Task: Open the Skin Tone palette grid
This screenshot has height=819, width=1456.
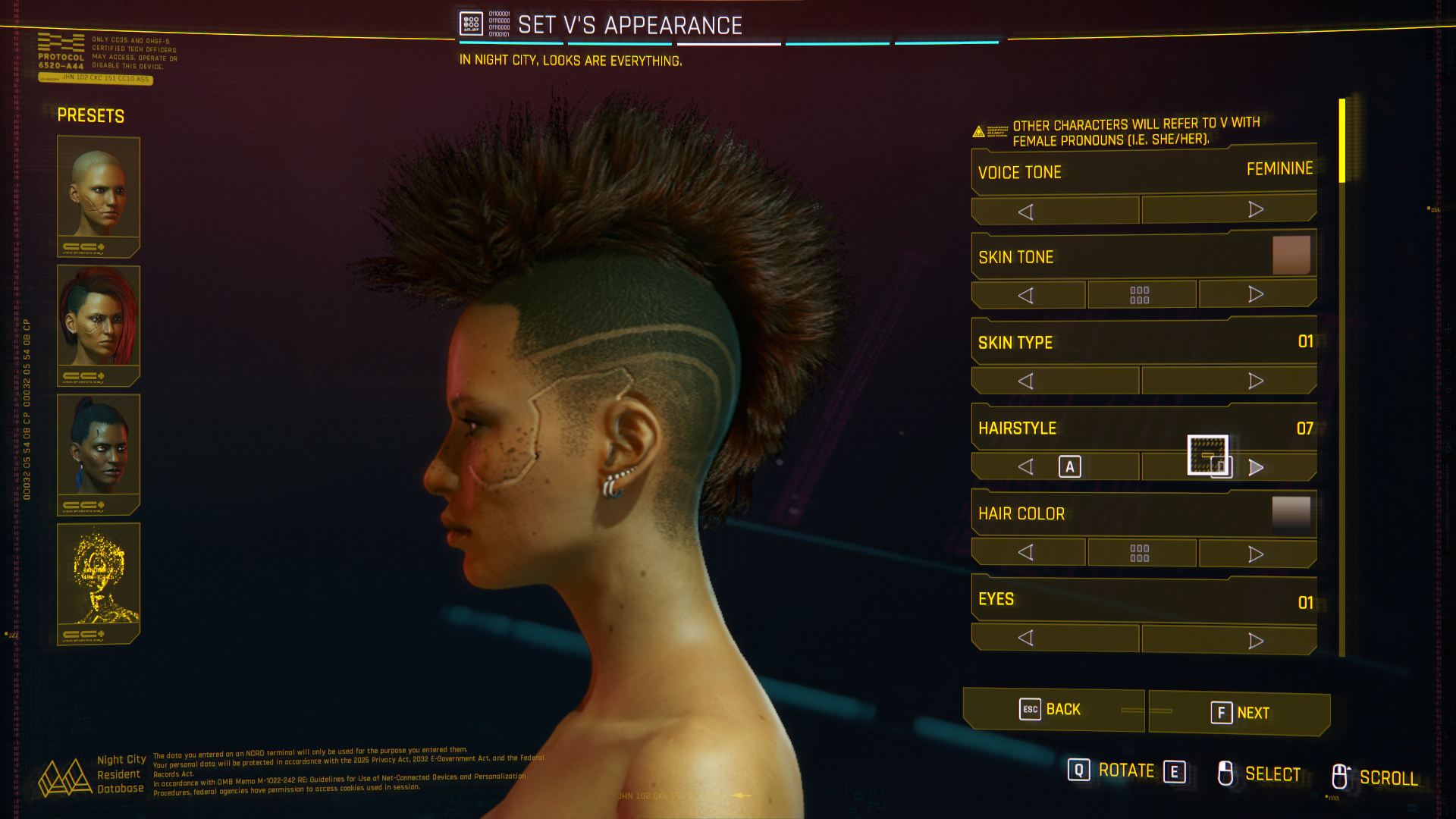Action: [1141, 295]
